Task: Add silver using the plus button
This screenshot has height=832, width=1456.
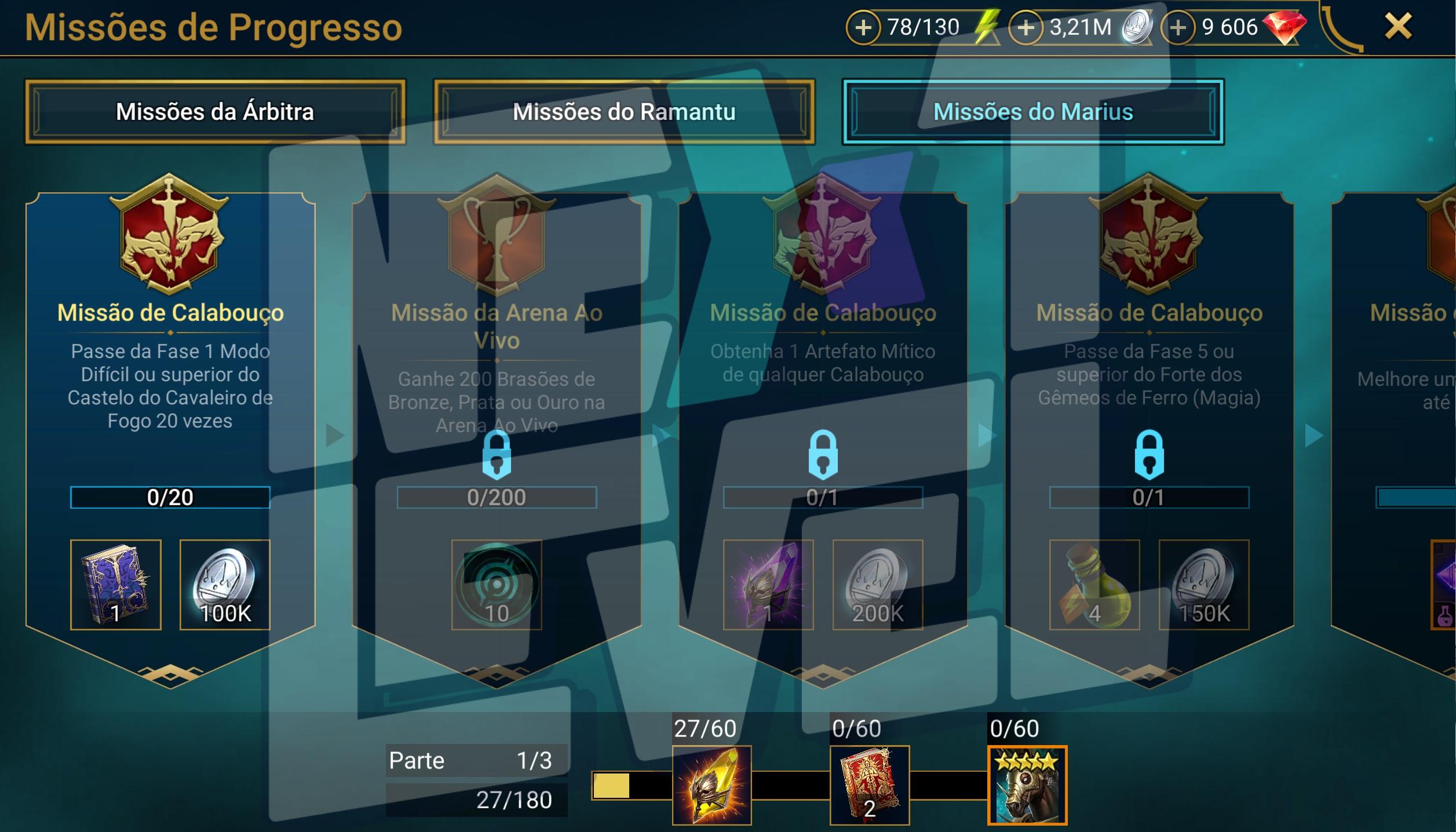Action: [x=1026, y=27]
